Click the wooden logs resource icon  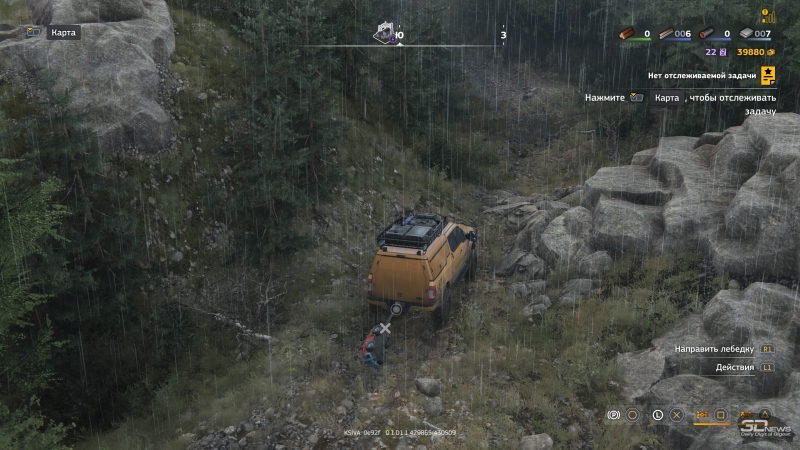coord(628,34)
